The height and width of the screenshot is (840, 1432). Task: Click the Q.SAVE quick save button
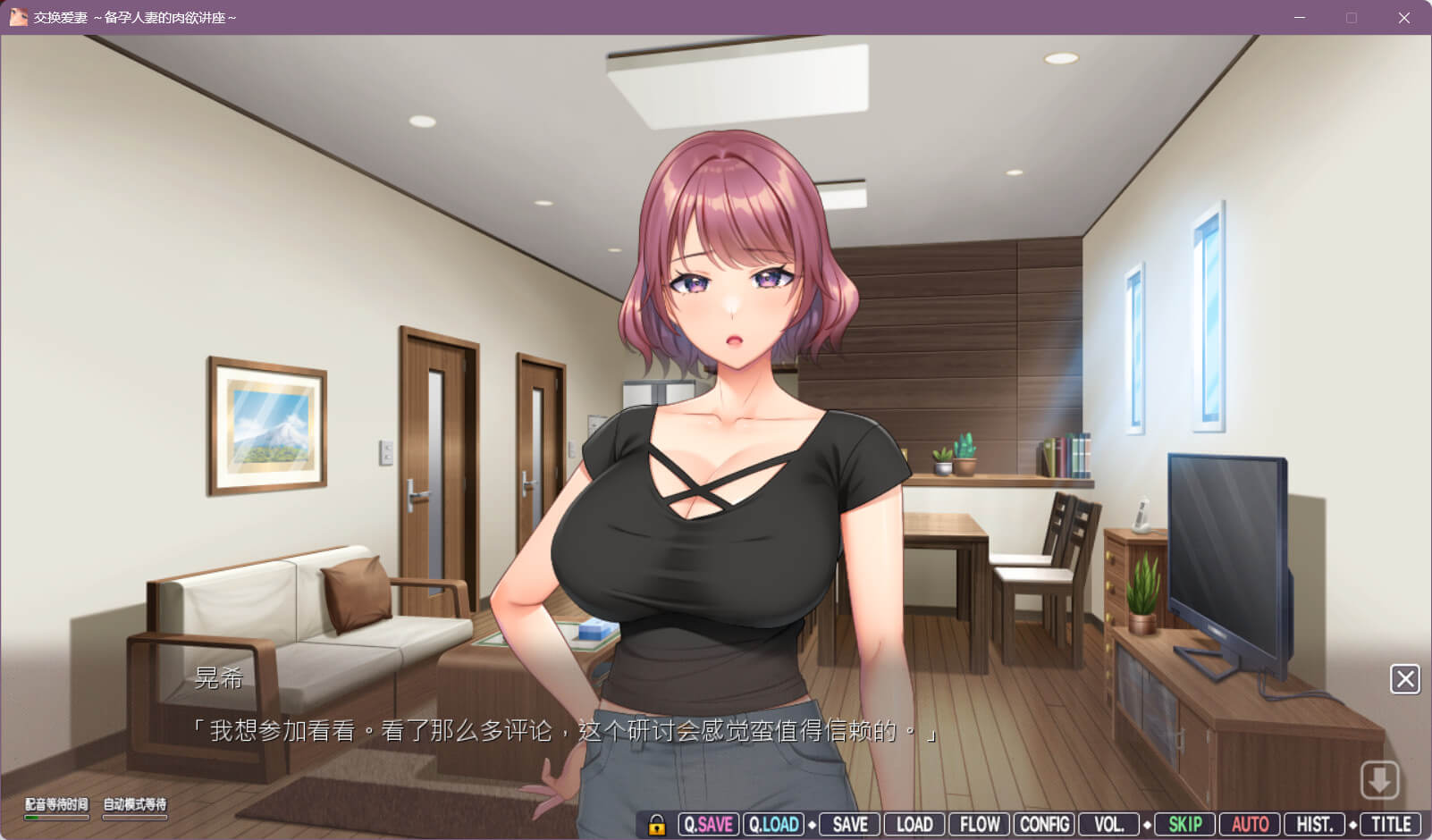[709, 824]
